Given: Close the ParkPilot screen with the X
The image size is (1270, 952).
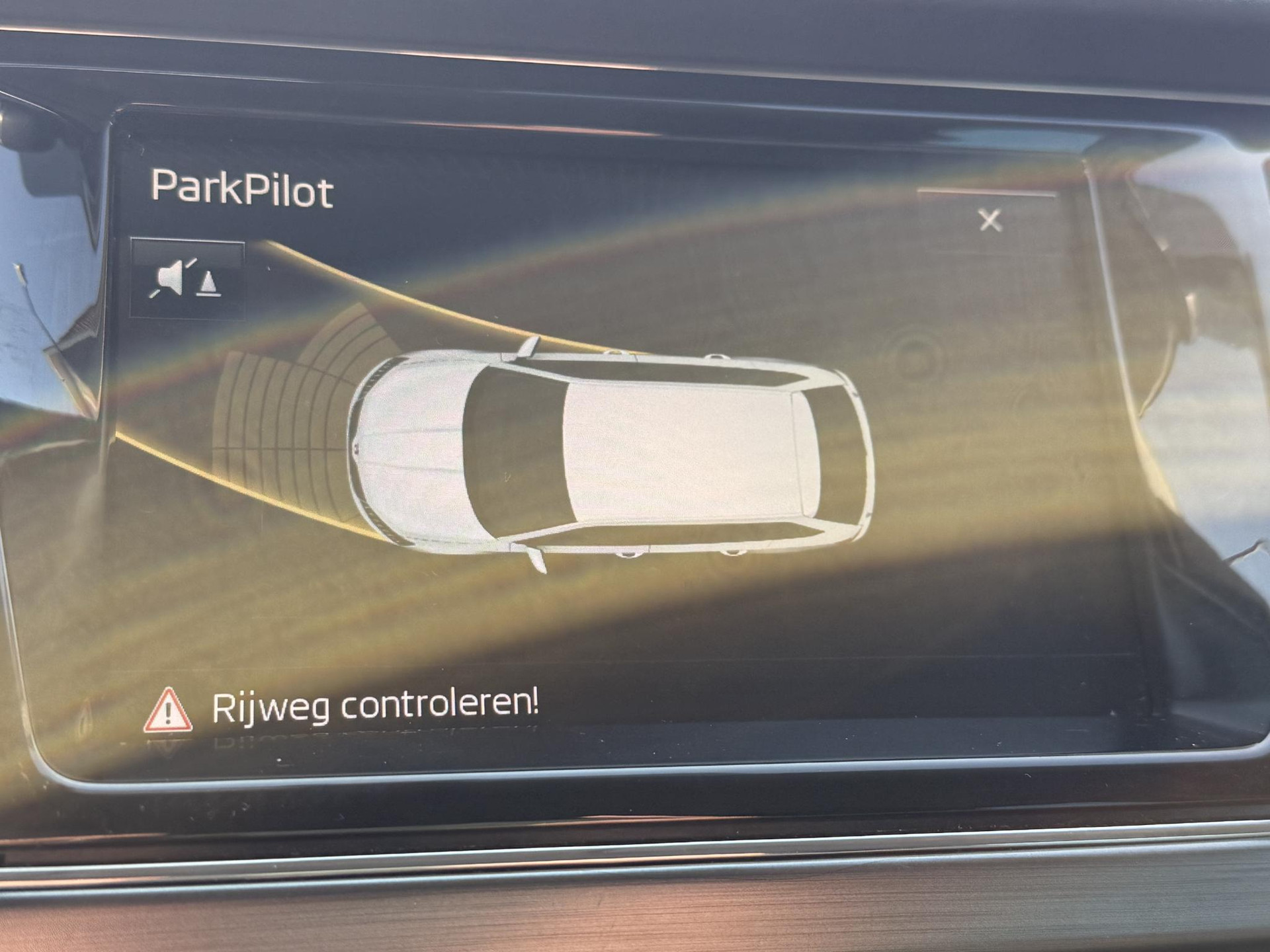Looking at the screenshot, I should [x=990, y=221].
